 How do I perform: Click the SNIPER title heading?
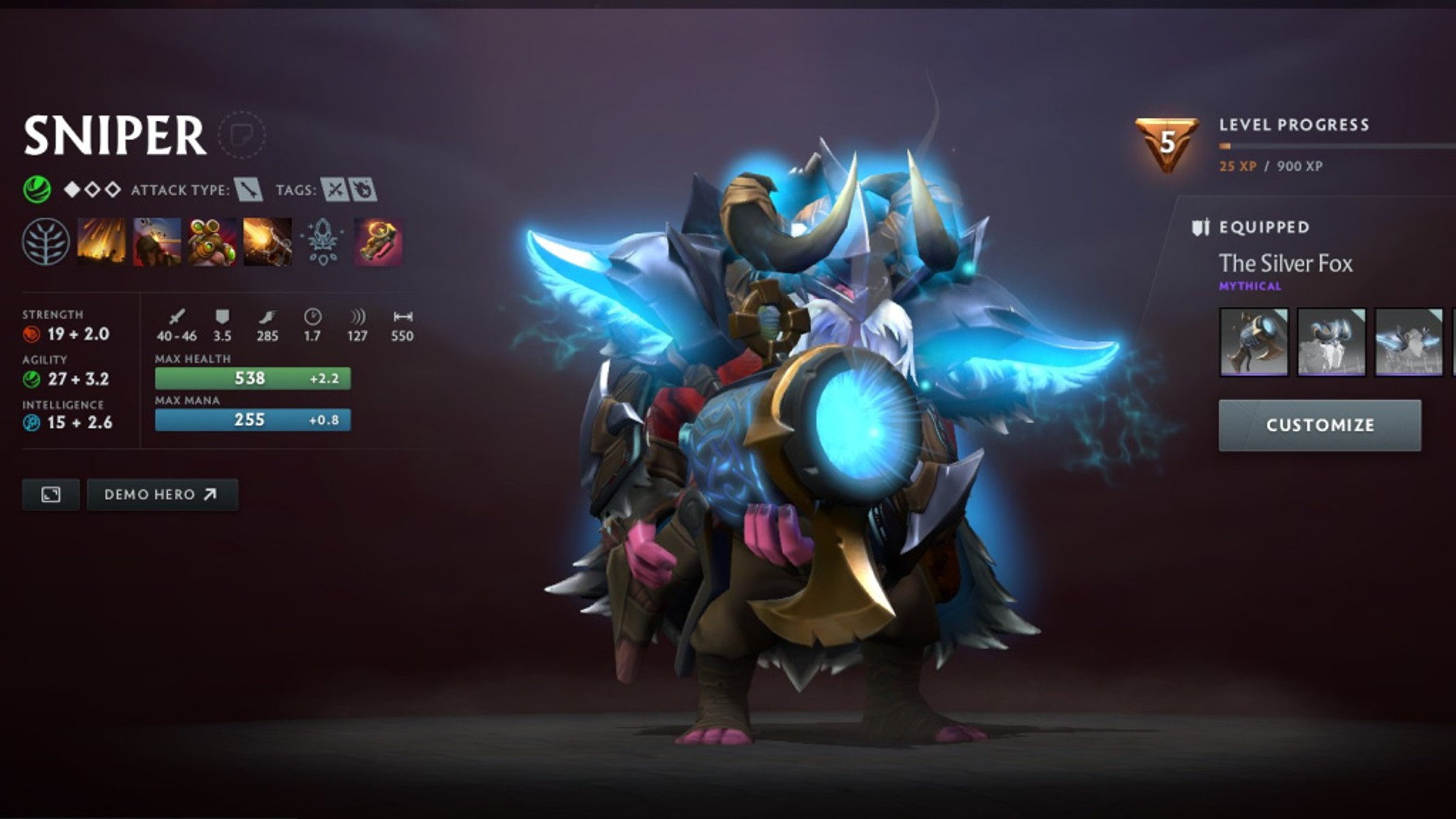click(x=115, y=135)
